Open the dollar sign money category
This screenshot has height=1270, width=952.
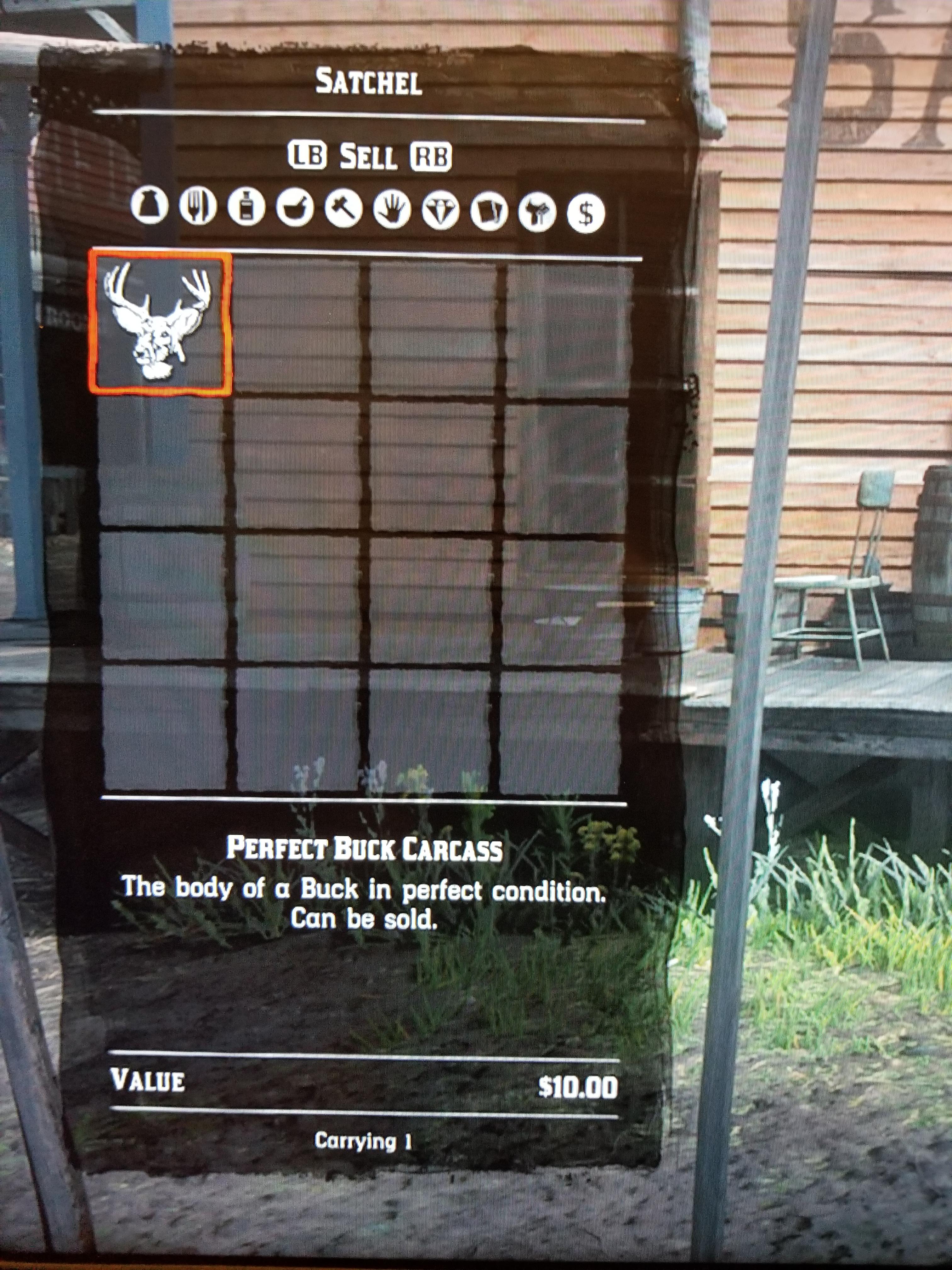tap(586, 211)
